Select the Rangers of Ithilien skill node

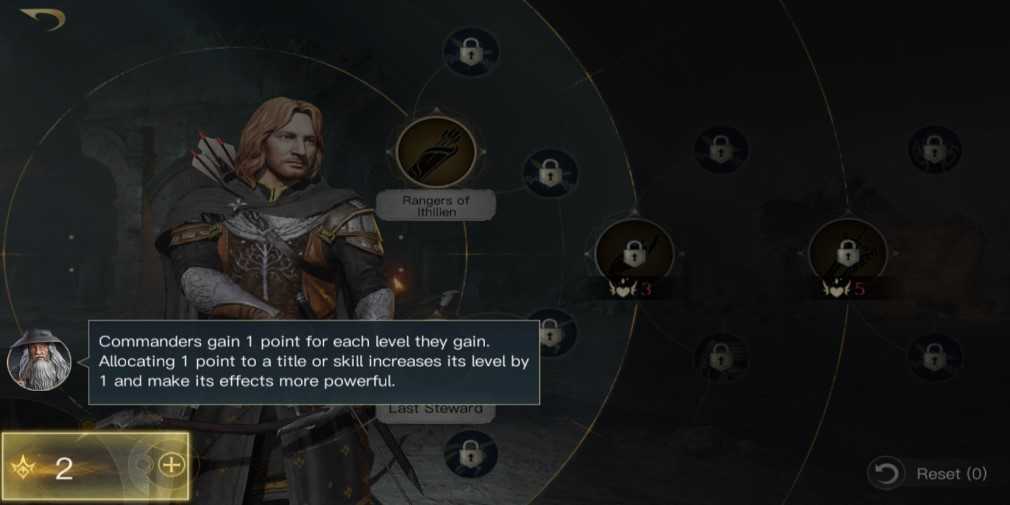pyautogui.click(x=435, y=154)
